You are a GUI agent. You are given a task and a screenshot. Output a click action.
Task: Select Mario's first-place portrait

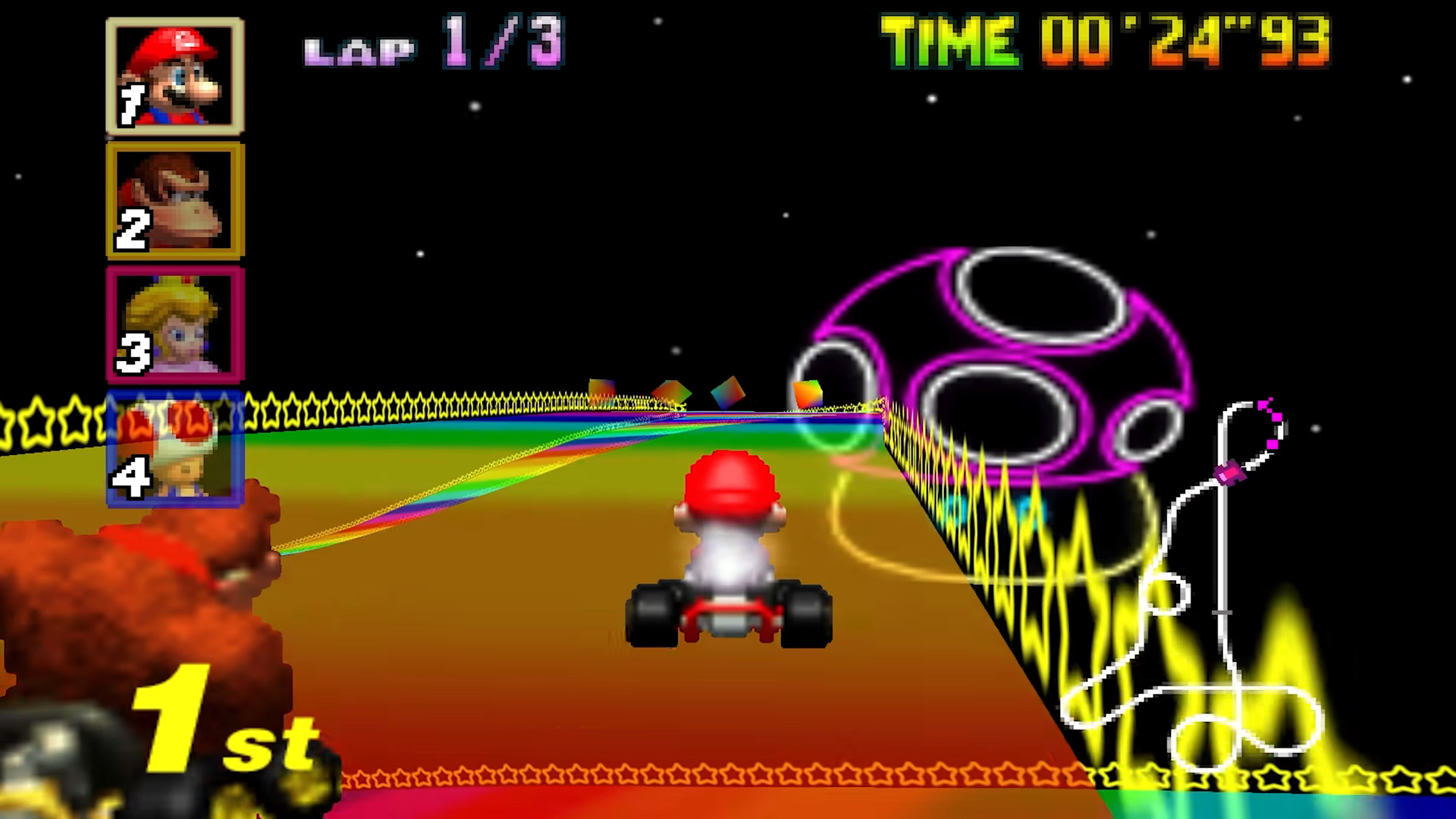point(175,75)
